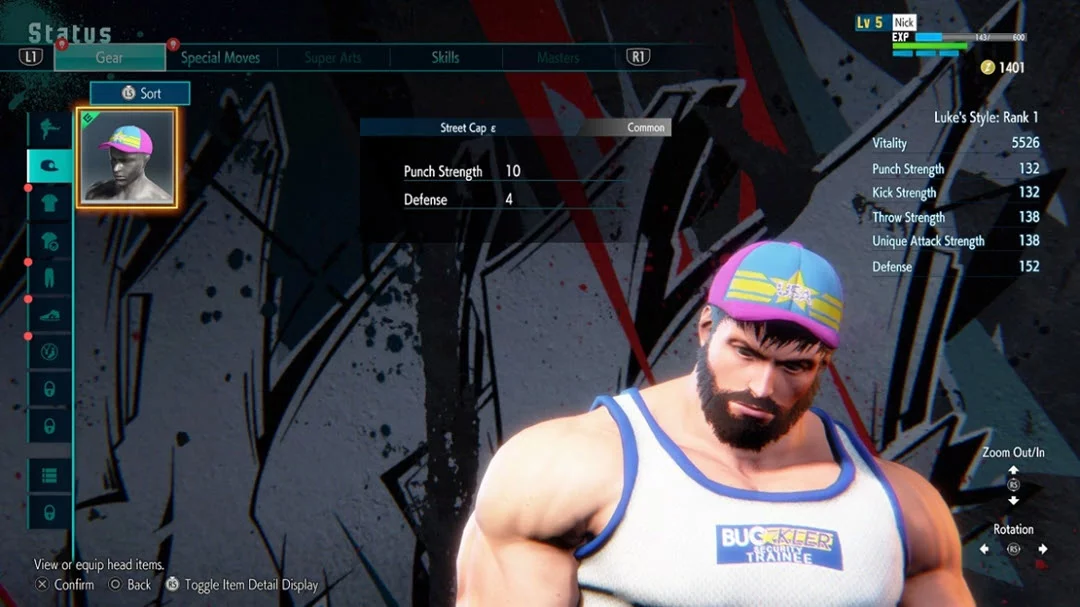Screen dimensions: 1080x607
Task: Switch to the Super Arts tab
Action: coord(333,58)
